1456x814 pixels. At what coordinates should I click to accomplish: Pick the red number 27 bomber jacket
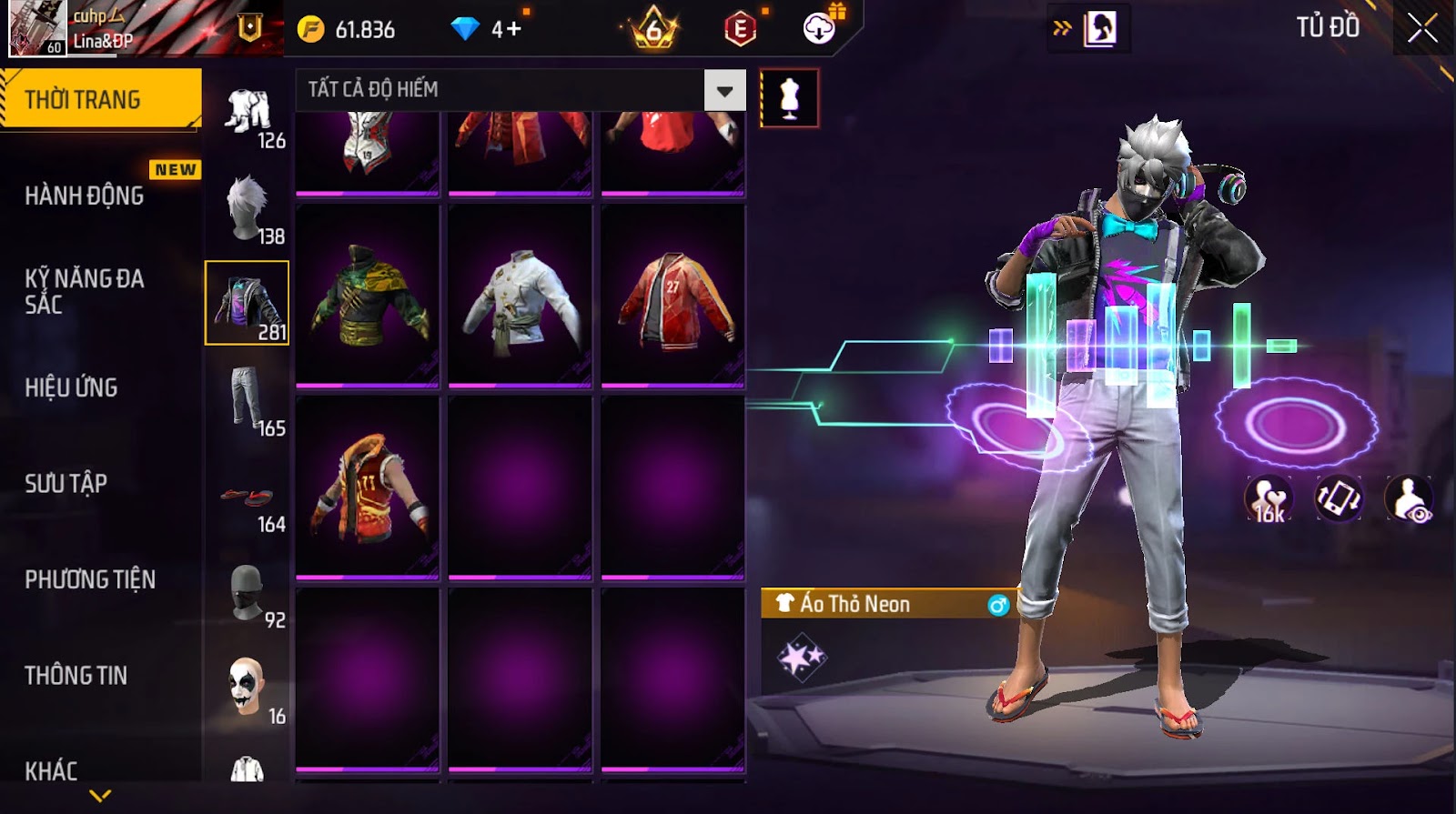pos(673,296)
